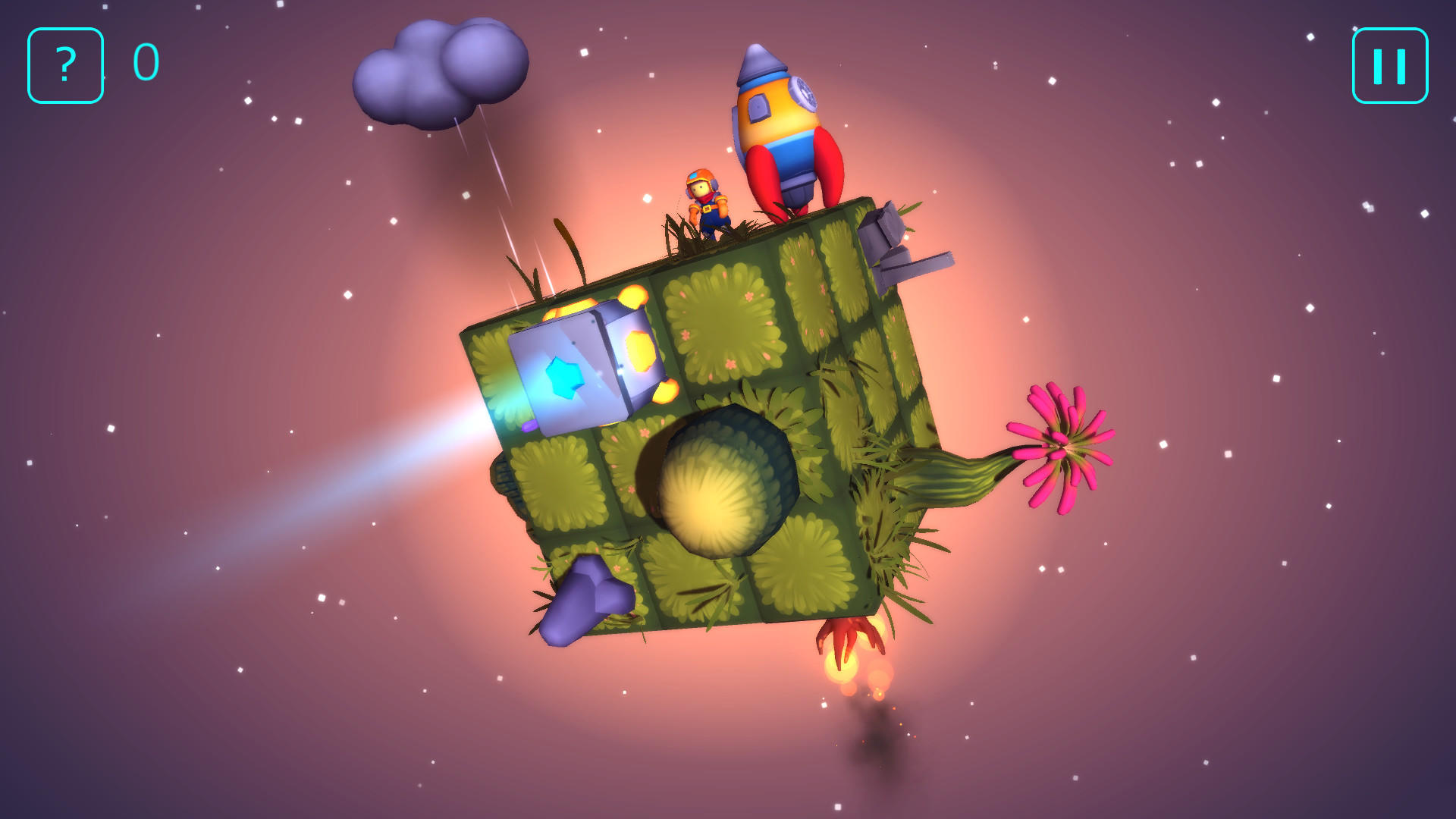Viewport: 1456px width, 819px height.
Task: Open the help question mark panel
Action: (x=64, y=64)
